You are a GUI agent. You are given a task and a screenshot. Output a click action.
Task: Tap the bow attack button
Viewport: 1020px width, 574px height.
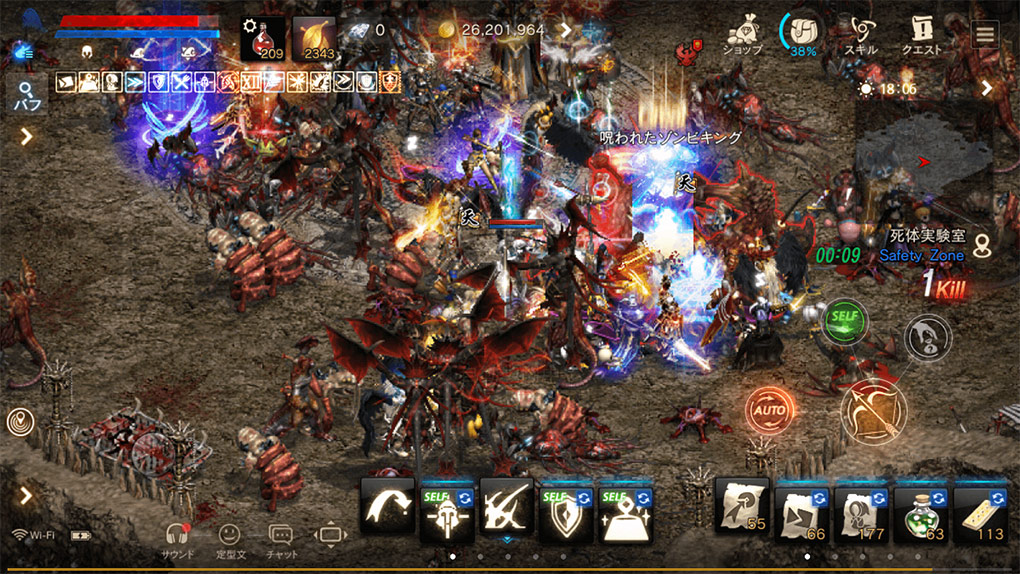[x=873, y=410]
